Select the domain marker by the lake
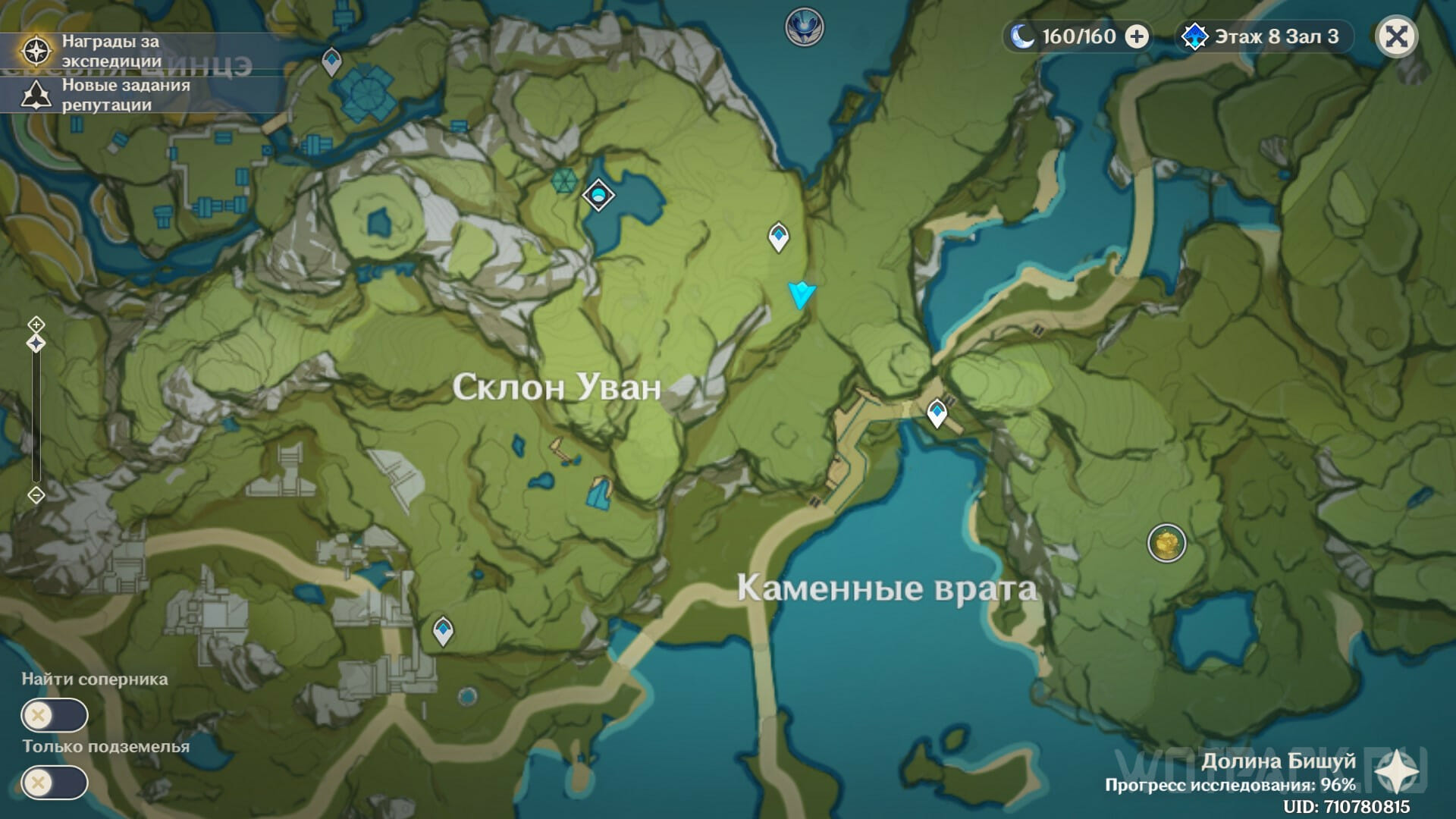1456x819 pixels. coord(598,196)
